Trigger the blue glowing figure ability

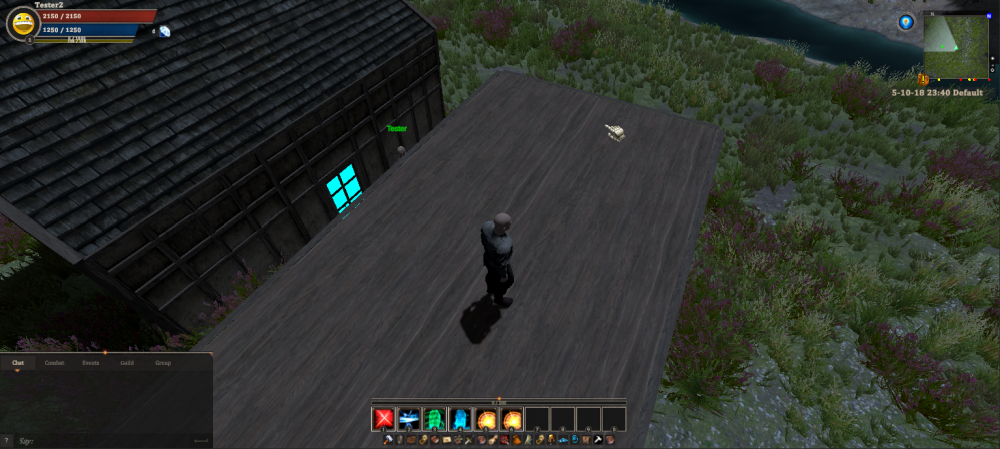(x=461, y=419)
